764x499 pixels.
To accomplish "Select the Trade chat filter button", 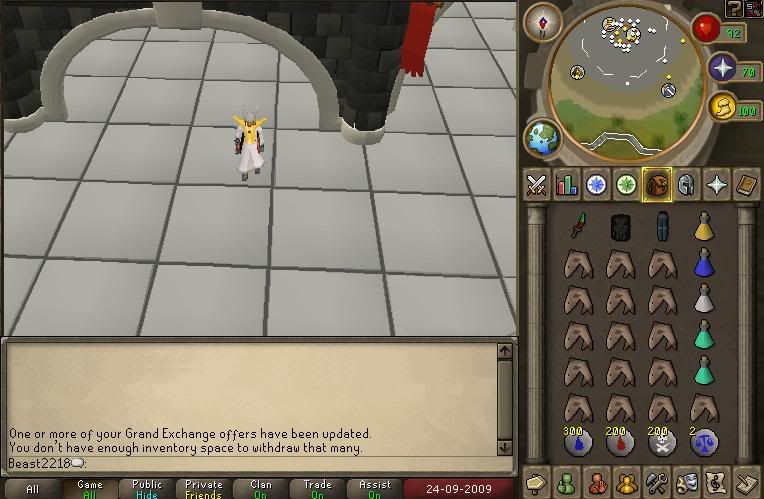I will (x=318, y=489).
